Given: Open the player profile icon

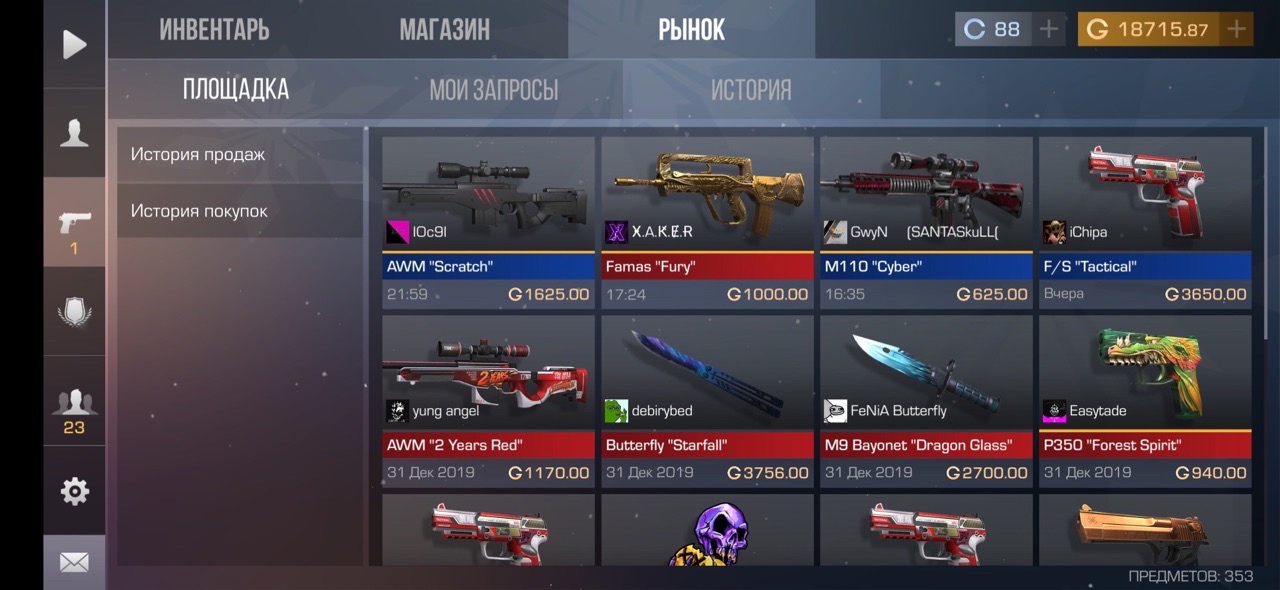Looking at the screenshot, I should 74,133.
